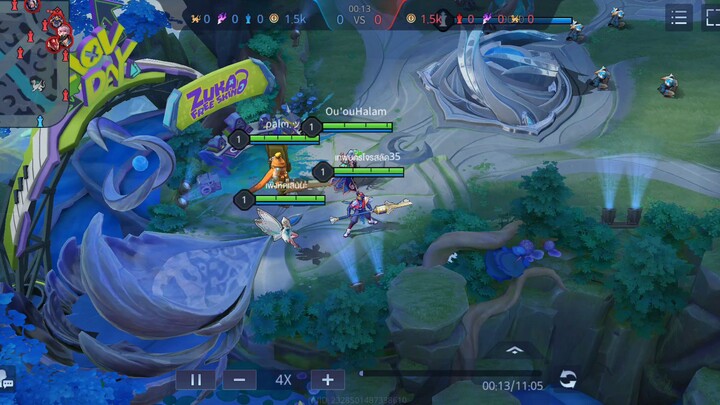Open the chat bubble icon

click(7, 379)
